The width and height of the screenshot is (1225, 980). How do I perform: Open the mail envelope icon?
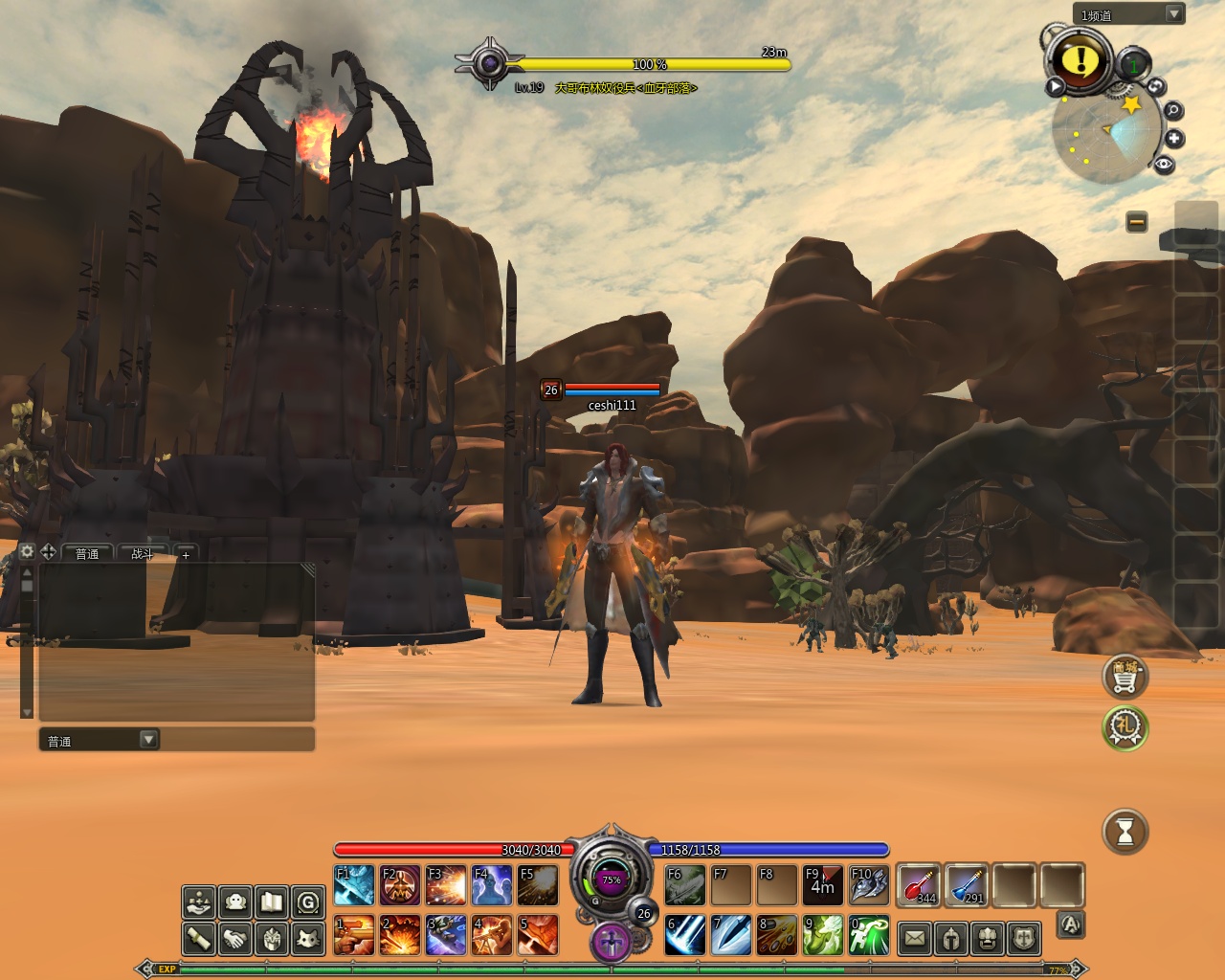[x=915, y=939]
